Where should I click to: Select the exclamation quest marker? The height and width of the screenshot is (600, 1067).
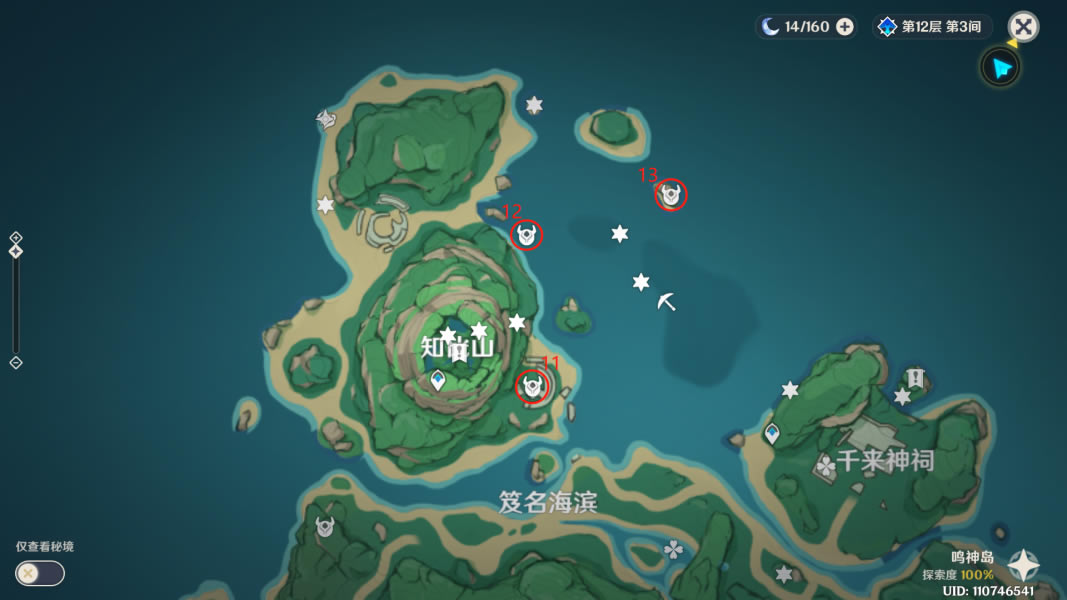click(x=915, y=377)
